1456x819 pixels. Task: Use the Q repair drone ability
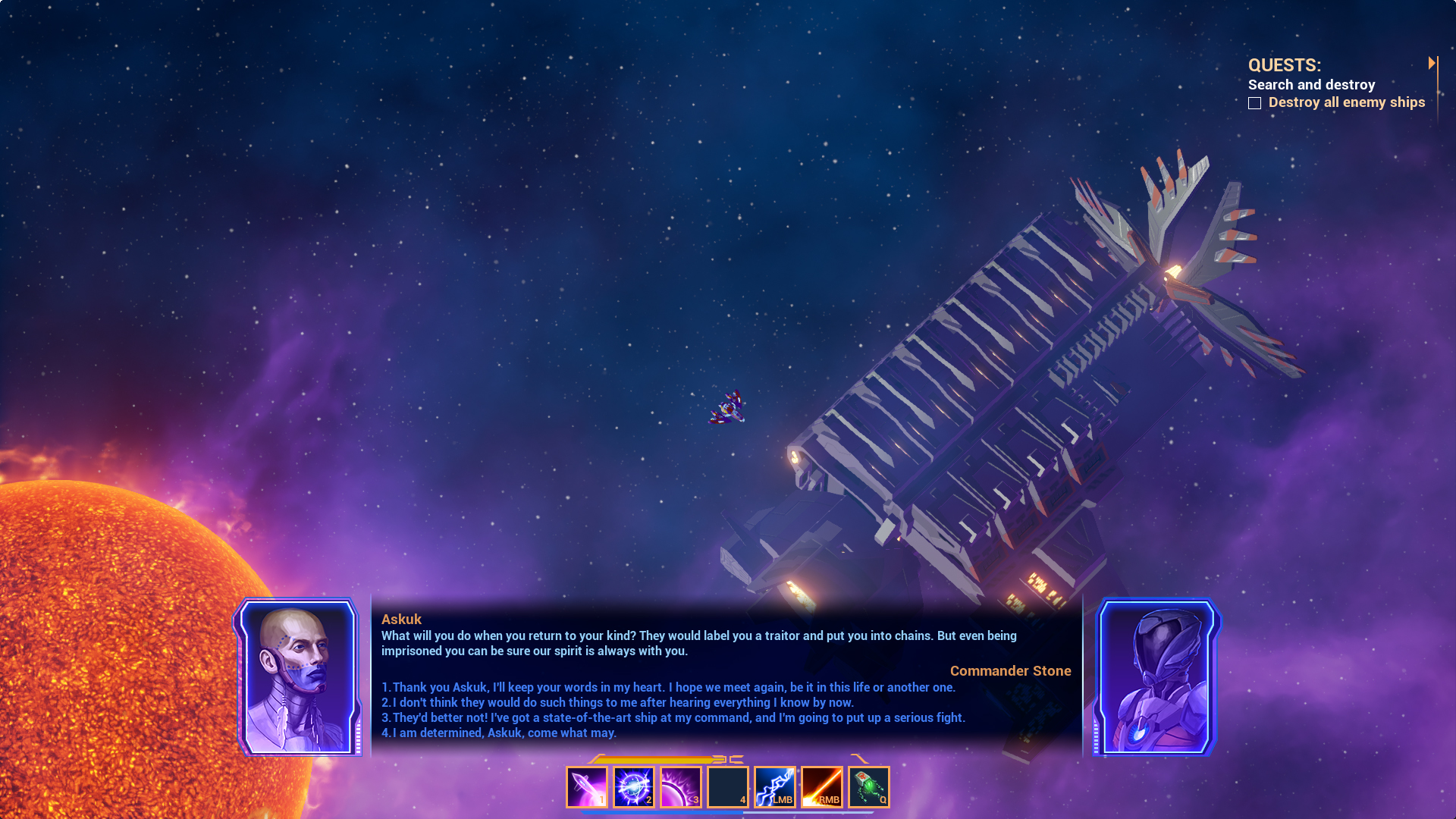[x=869, y=786]
